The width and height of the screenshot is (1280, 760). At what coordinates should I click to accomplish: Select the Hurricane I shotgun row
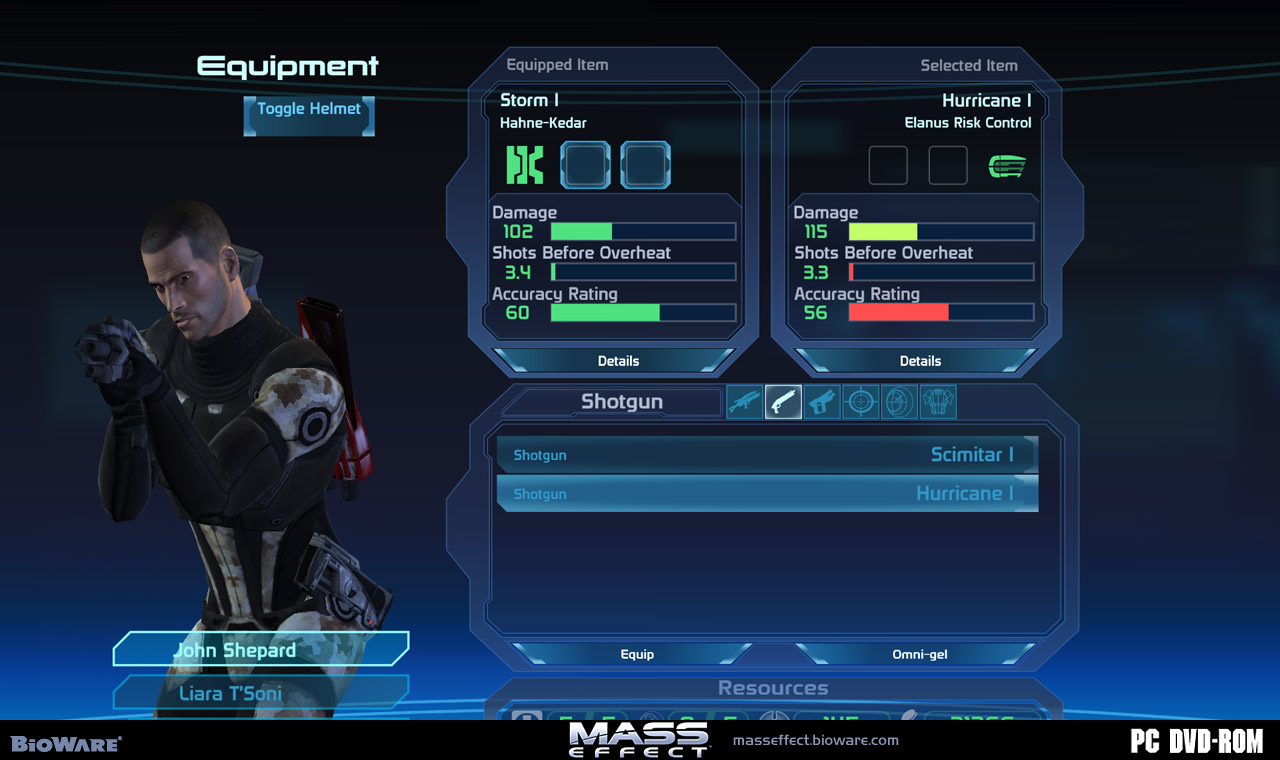pos(767,494)
